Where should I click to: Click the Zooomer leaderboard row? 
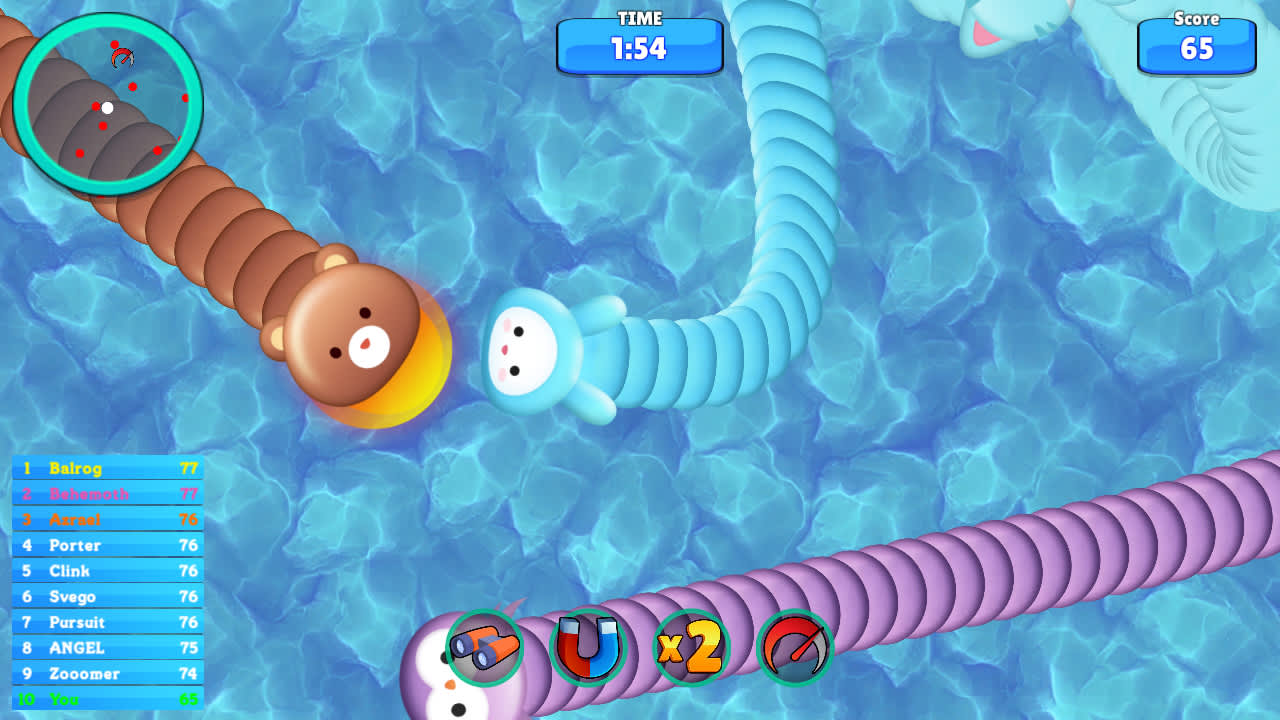pos(107,673)
